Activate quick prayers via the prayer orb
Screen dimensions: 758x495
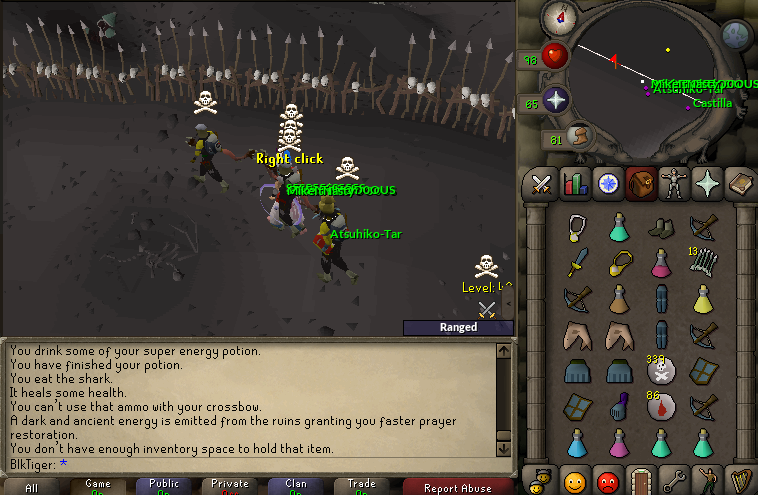[555, 100]
